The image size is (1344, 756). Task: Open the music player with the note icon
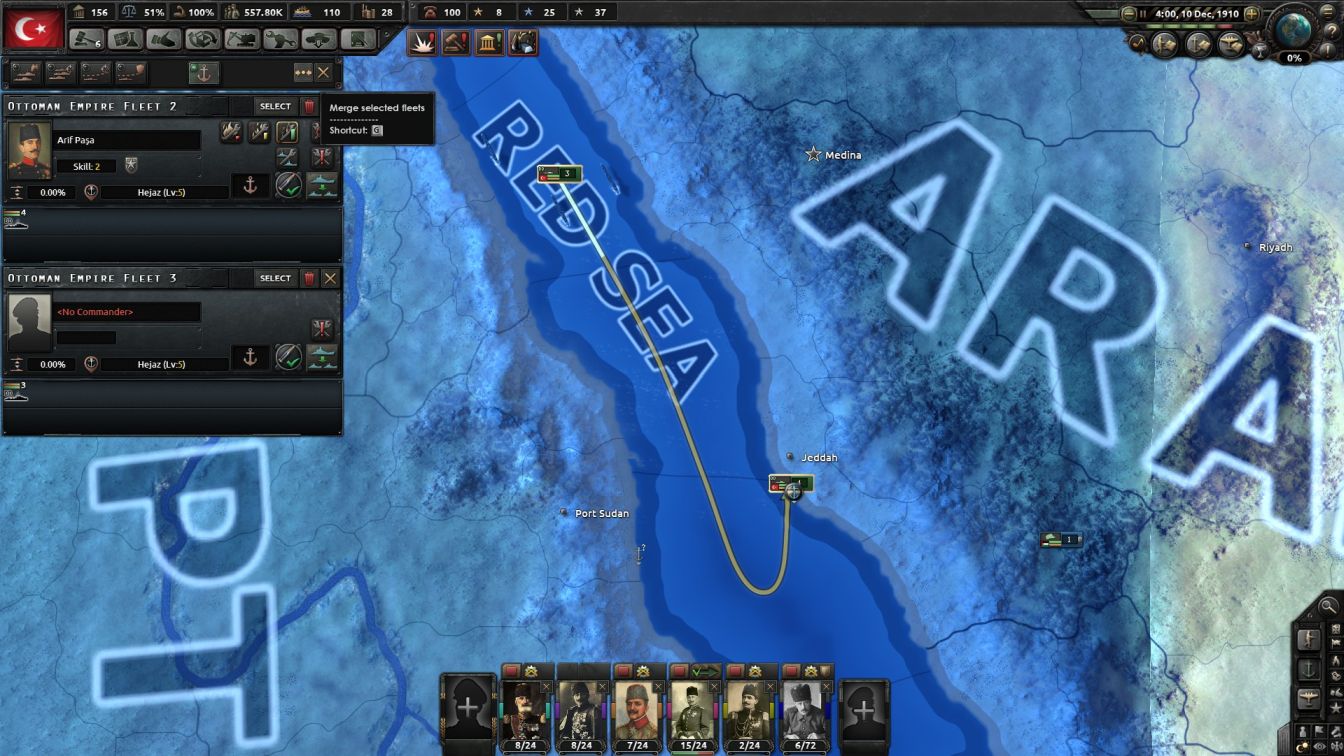1139,43
